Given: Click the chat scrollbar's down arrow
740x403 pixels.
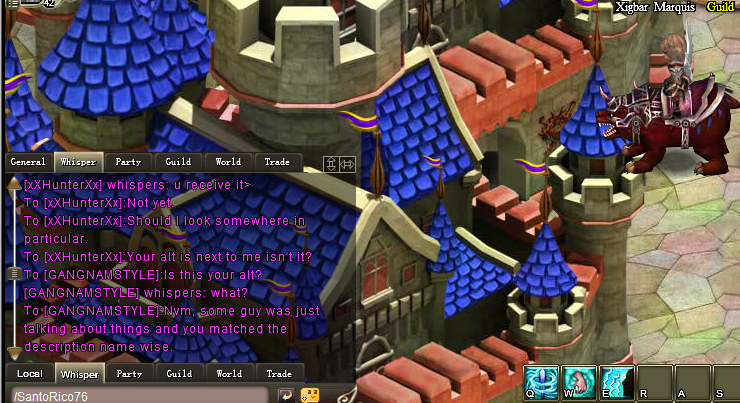Looking at the screenshot, I should click(13, 352).
